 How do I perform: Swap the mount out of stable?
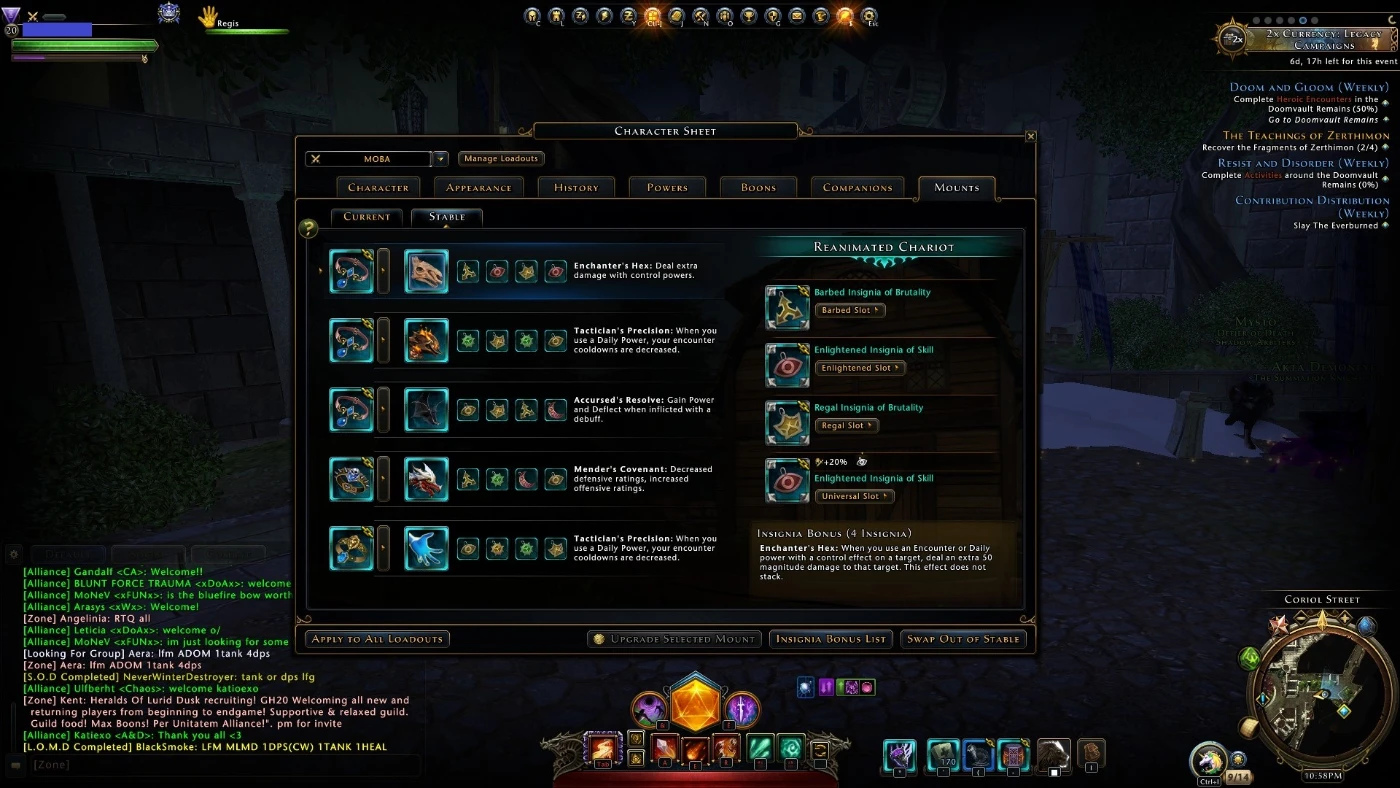pos(963,639)
